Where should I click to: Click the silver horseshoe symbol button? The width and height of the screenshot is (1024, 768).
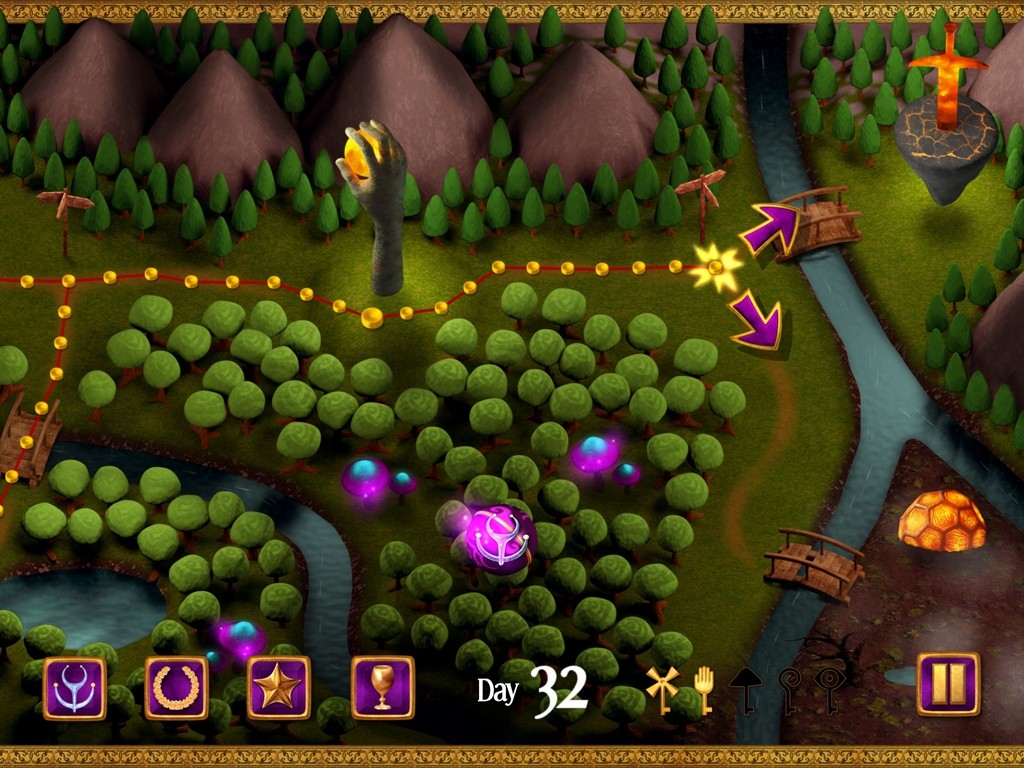pos(74,688)
